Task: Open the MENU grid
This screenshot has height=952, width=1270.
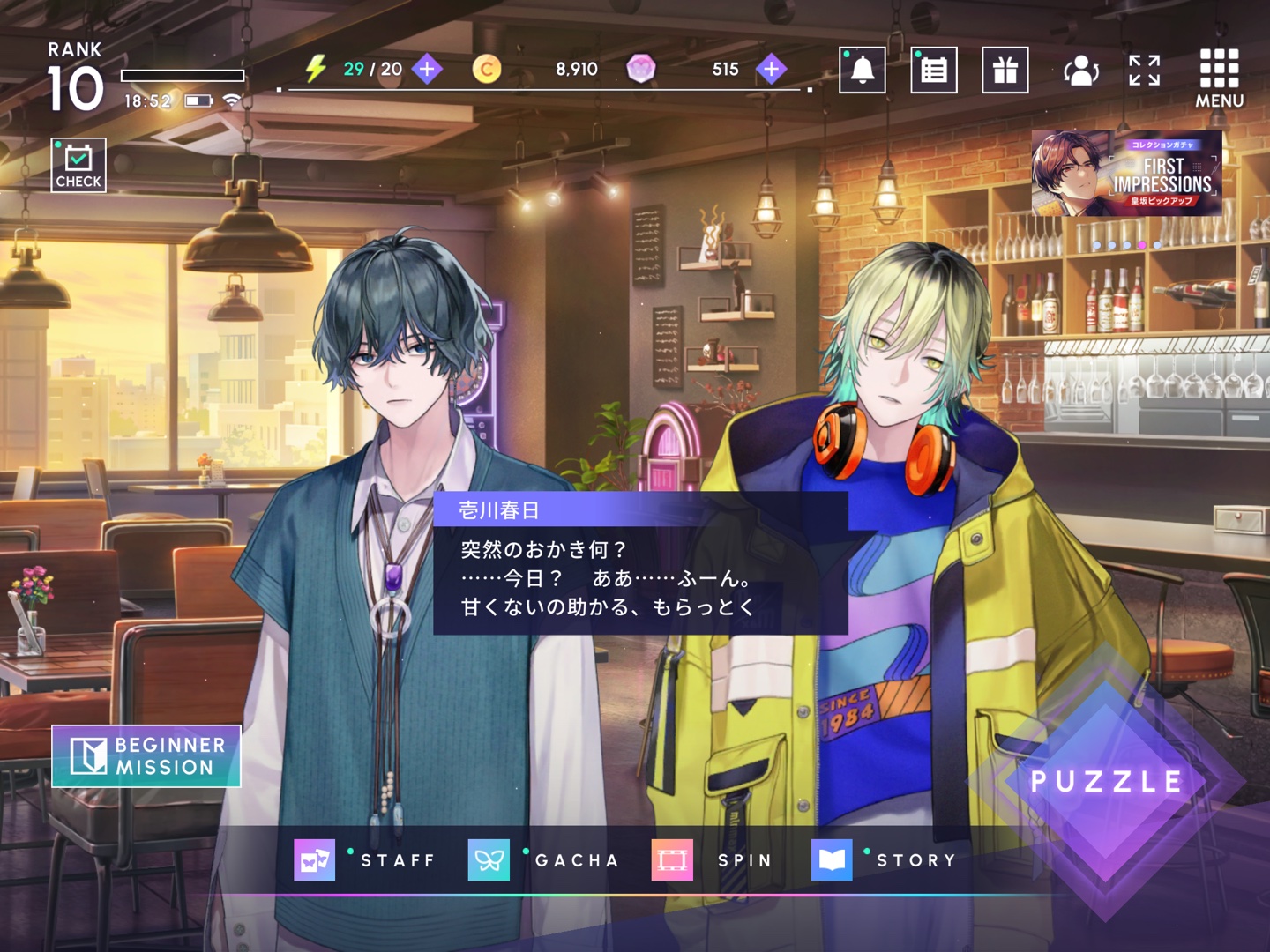Action: click(x=1219, y=78)
